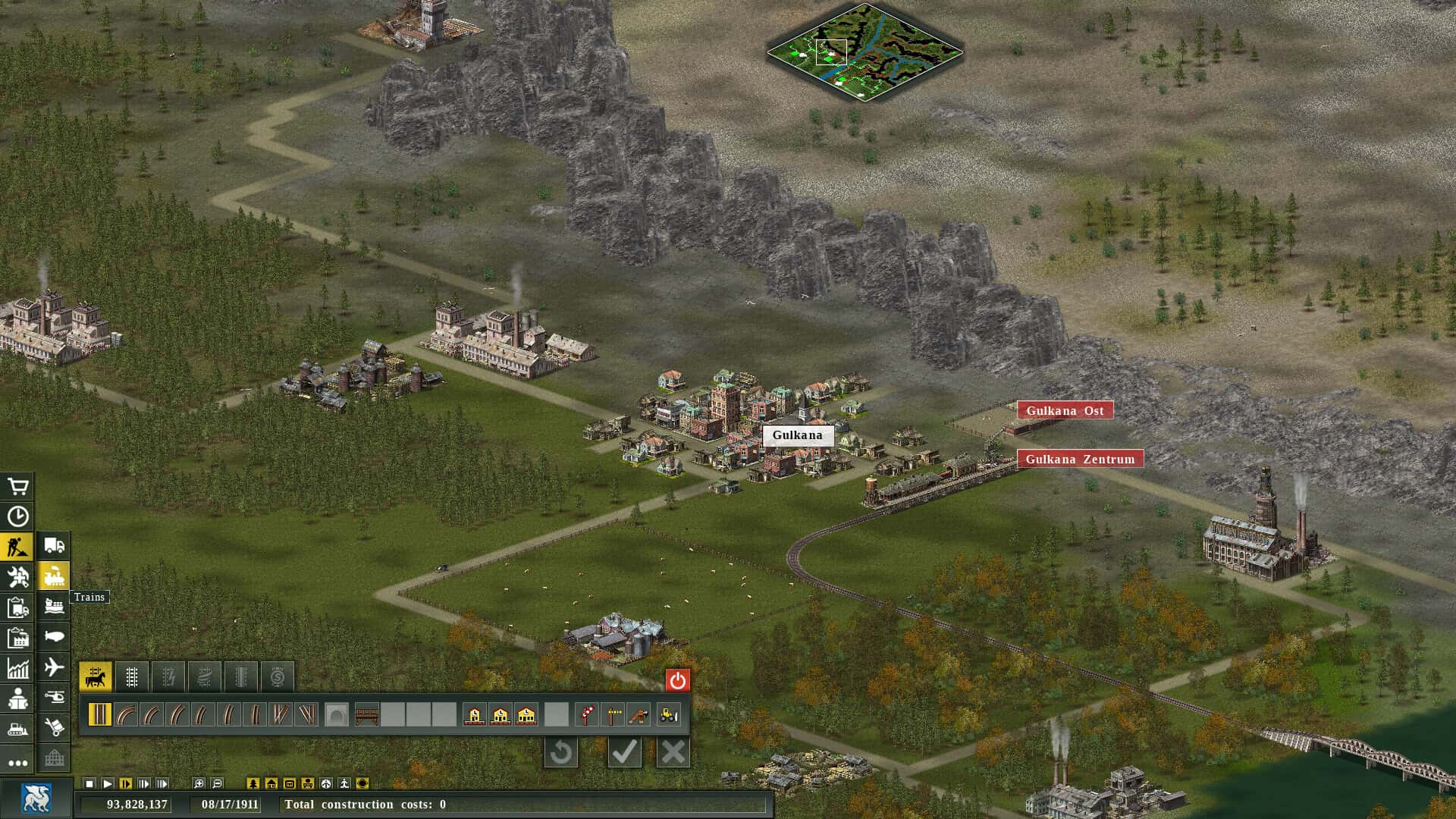Image resolution: width=1456 pixels, height=819 pixels.
Task: Open the vehicle purchase shopping cart
Action: [x=17, y=485]
